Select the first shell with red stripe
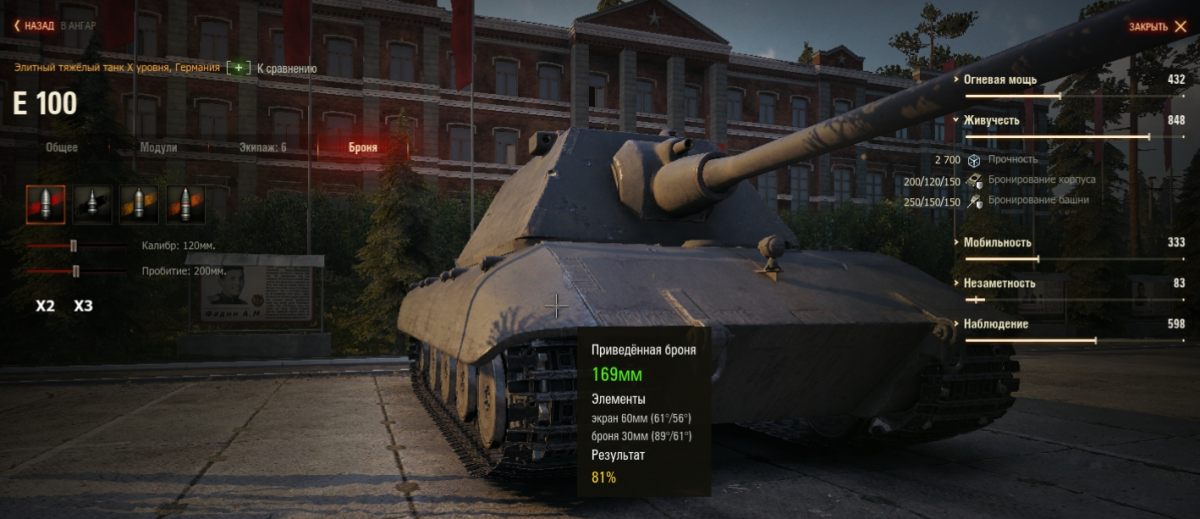This screenshot has width=1200, height=519. coord(46,204)
